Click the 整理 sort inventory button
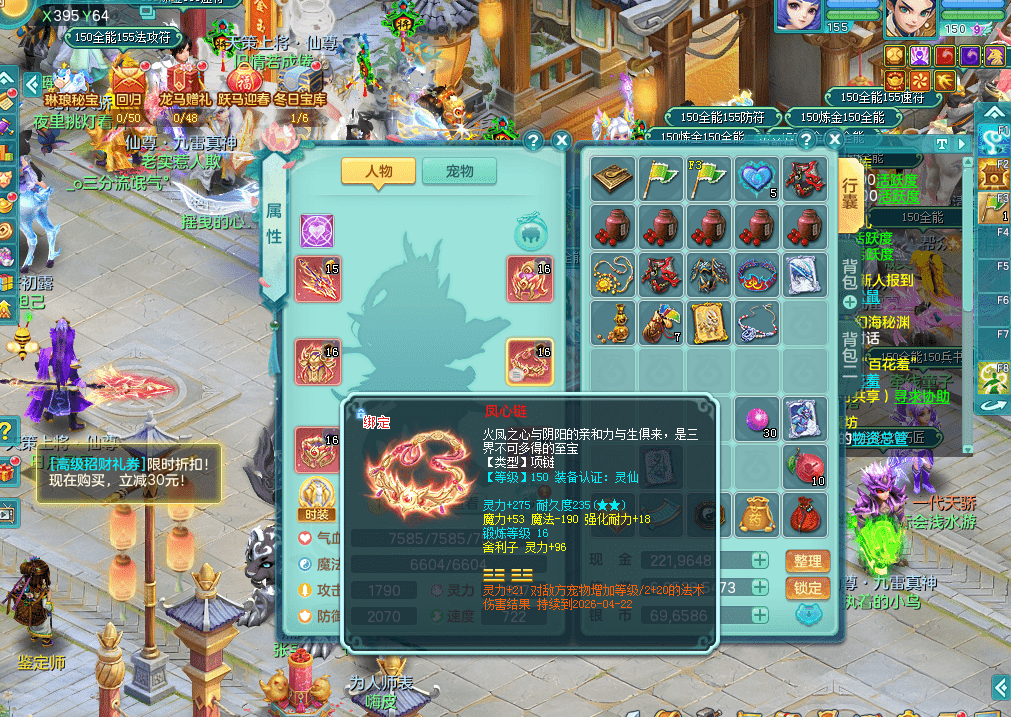The image size is (1011, 717). click(807, 561)
